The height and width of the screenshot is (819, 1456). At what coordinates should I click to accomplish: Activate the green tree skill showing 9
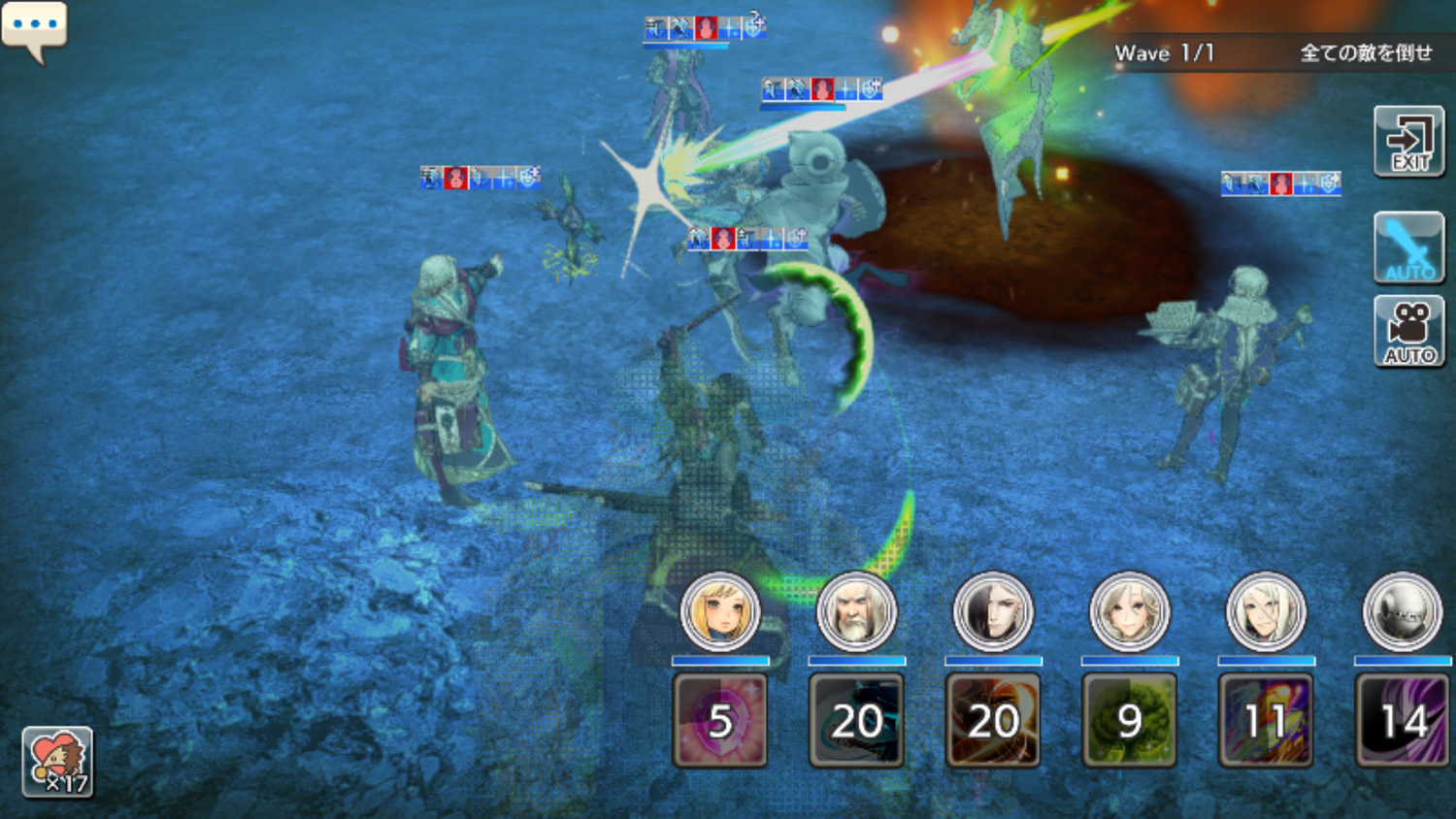point(1129,721)
